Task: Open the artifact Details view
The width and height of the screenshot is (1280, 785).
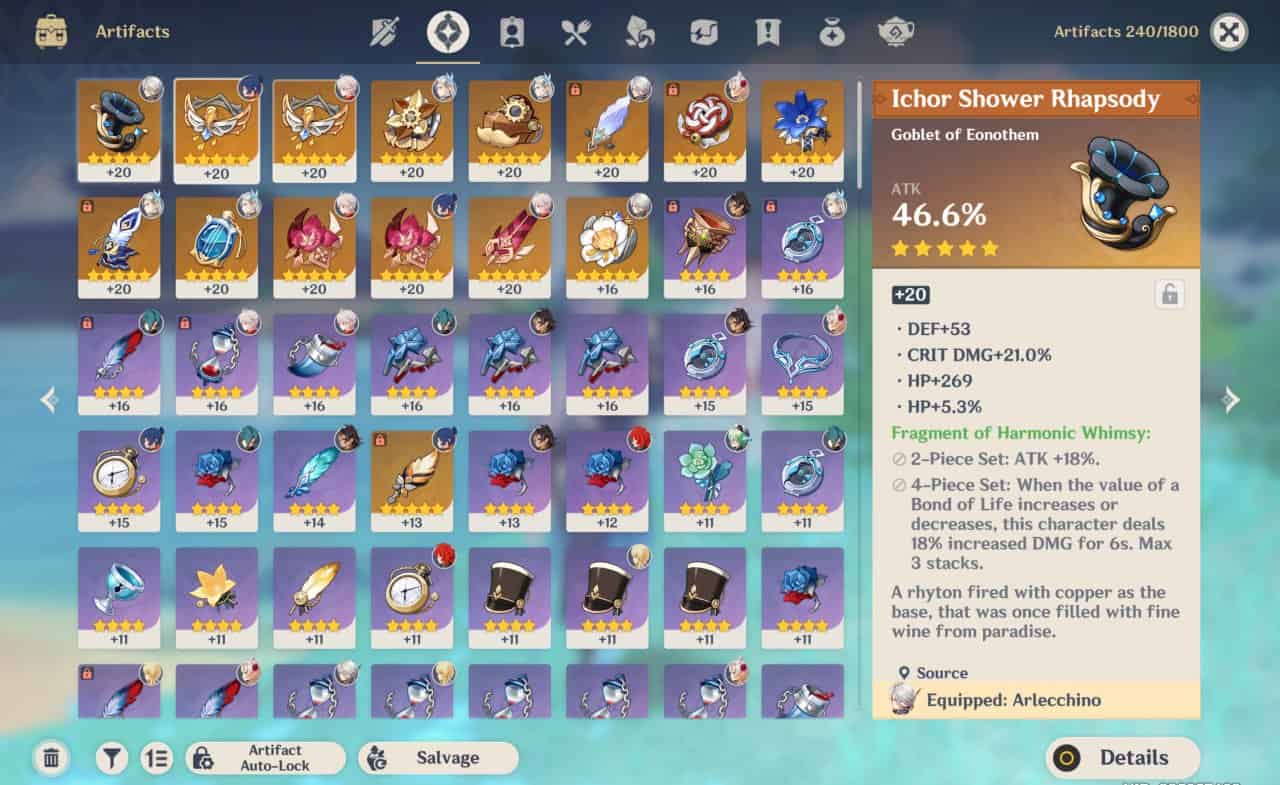Action: click(x=1122, y=758)
